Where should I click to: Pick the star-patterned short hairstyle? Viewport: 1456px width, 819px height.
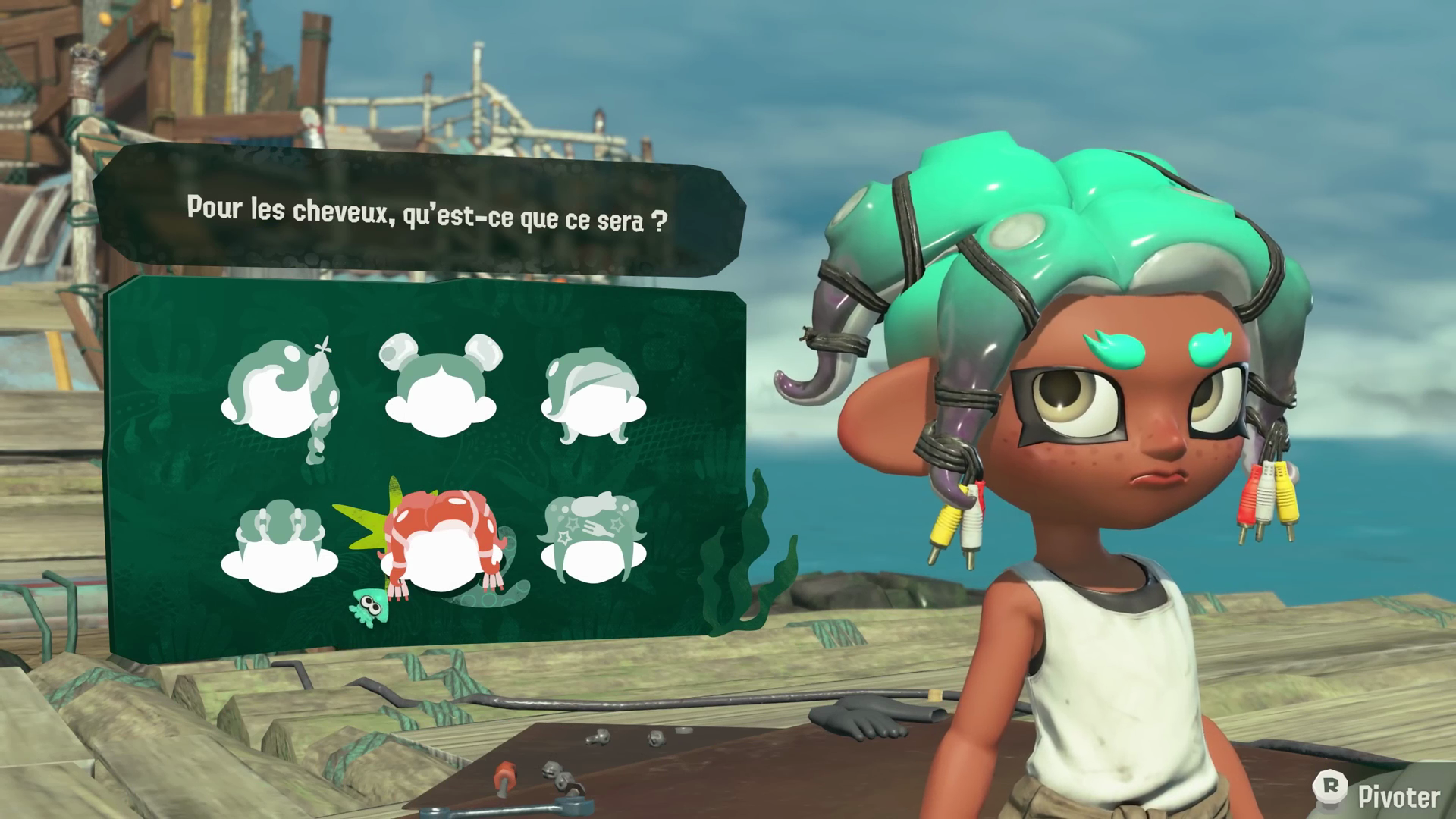(594, 540)
